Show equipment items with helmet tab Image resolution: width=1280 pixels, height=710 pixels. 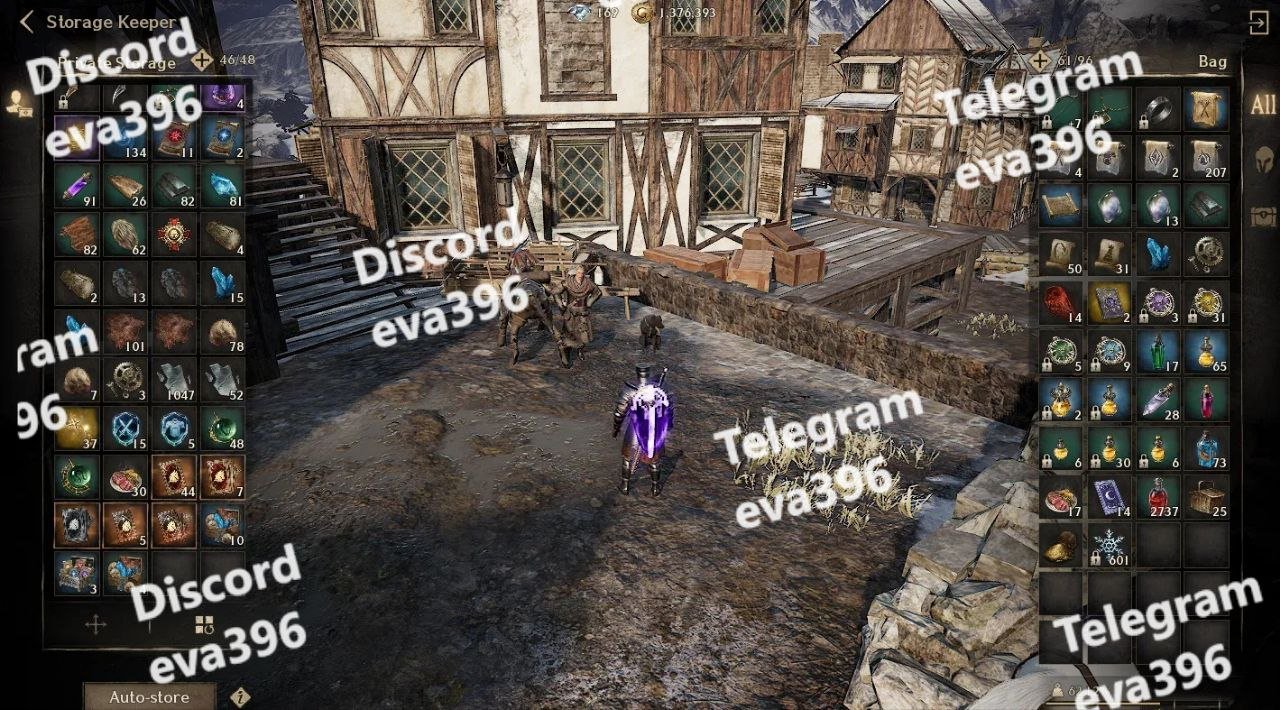[x=1262, y=160]
